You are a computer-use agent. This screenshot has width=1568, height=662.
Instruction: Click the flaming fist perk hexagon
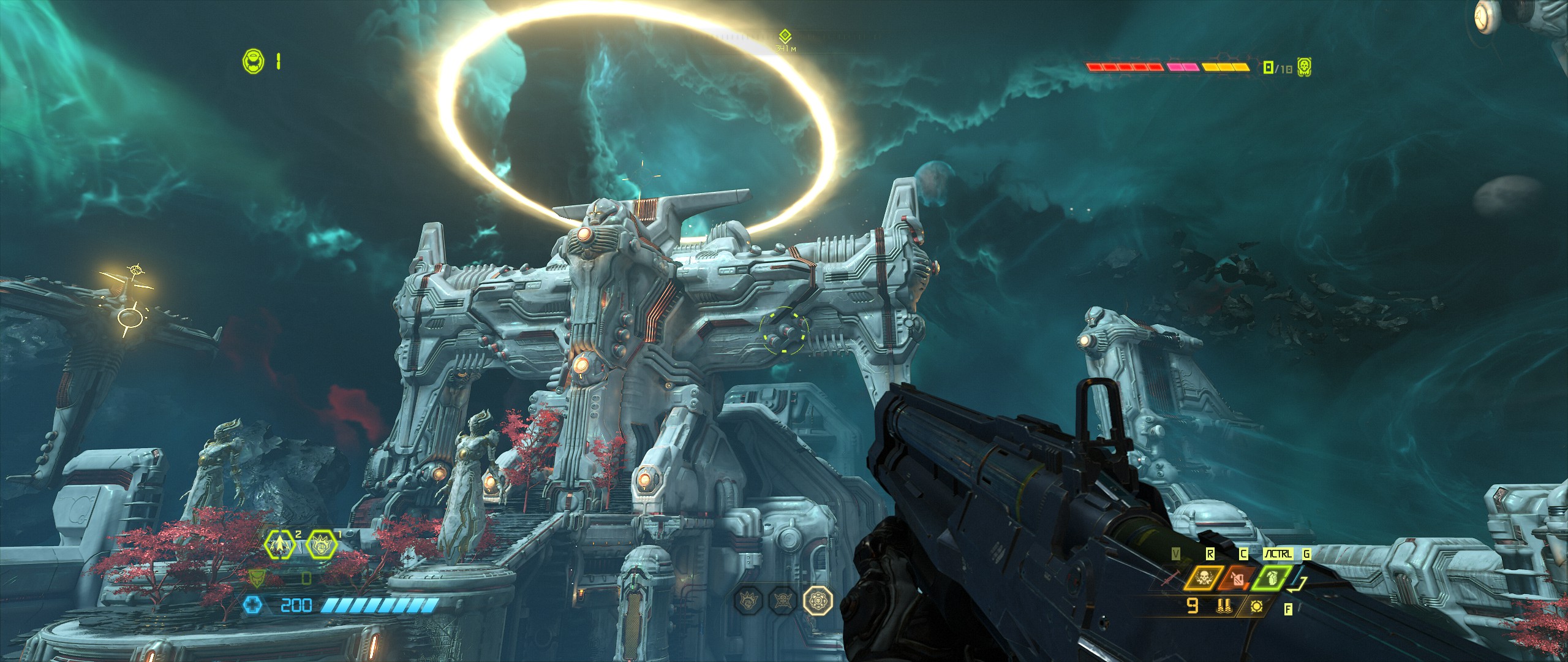321,544
